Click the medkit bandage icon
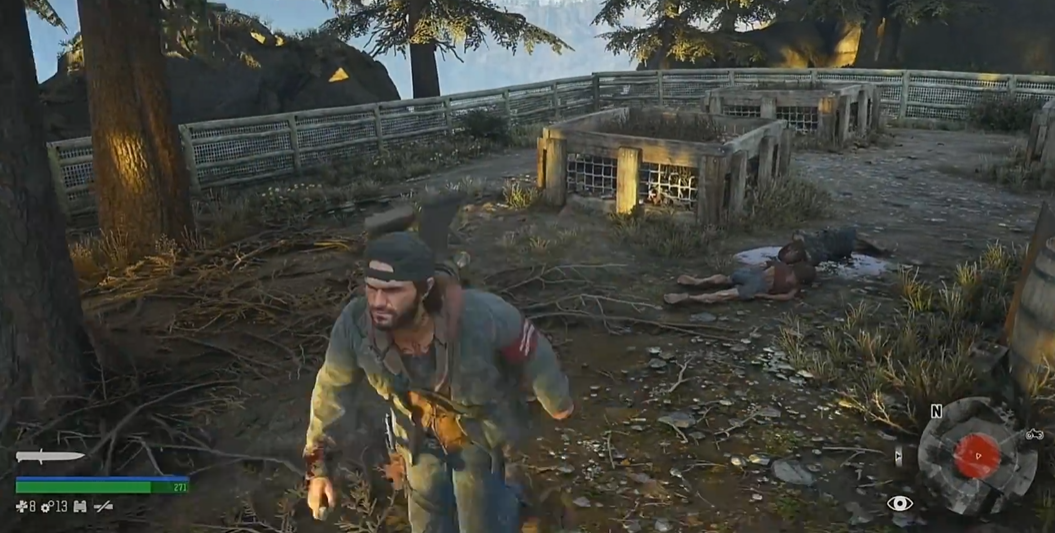Image resolution: width=1055 pixels, height=533 pixels. tap(23, 507)
